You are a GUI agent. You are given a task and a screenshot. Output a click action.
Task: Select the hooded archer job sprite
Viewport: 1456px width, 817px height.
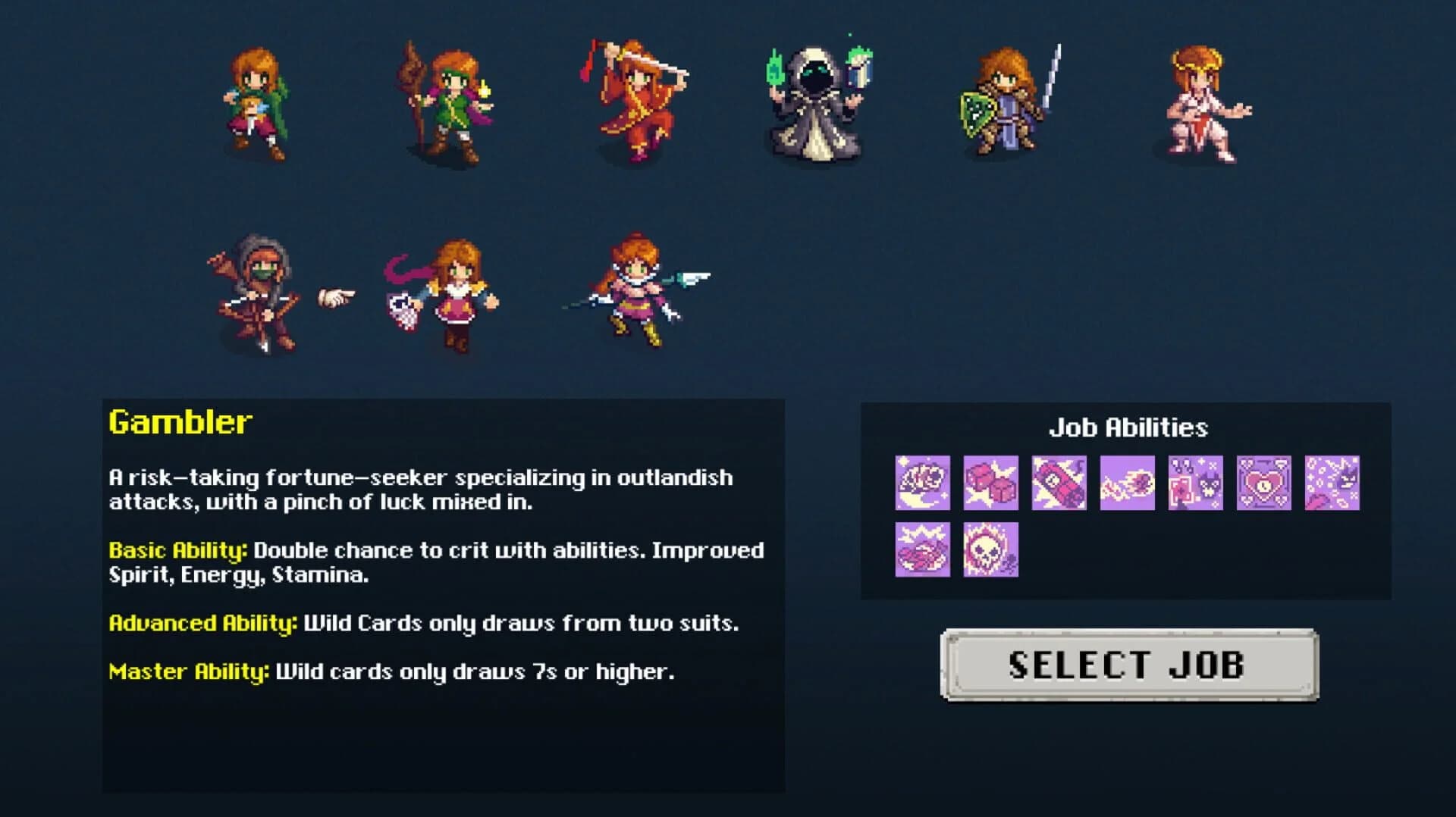pyautogui.click(x=258, y=292)
